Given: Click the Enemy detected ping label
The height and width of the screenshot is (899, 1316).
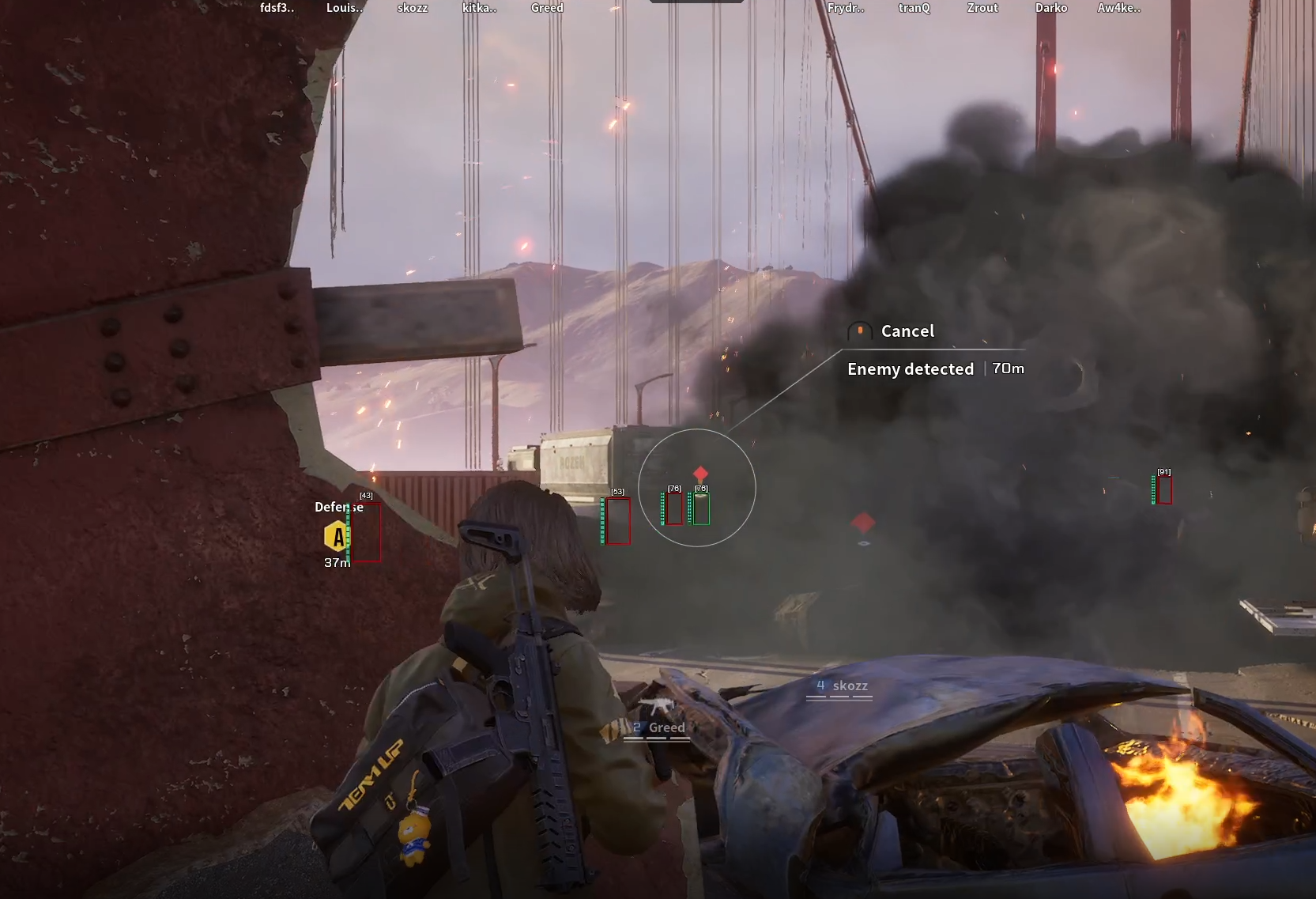Looking at the screenshot, I should [x=911, y=369].
